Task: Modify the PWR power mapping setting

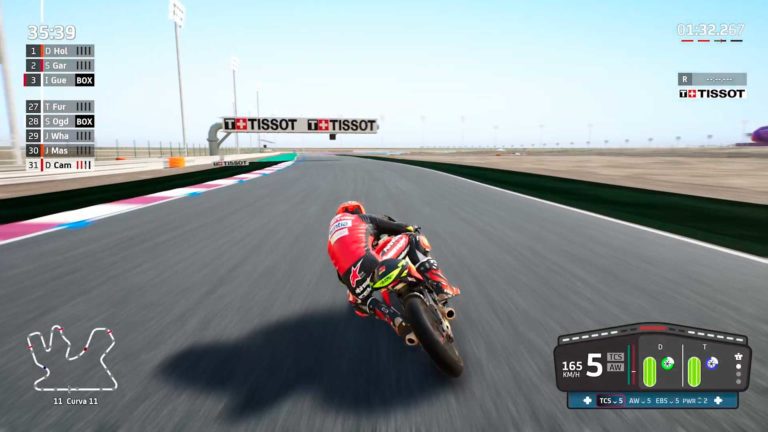Action: tap(698, 401)
